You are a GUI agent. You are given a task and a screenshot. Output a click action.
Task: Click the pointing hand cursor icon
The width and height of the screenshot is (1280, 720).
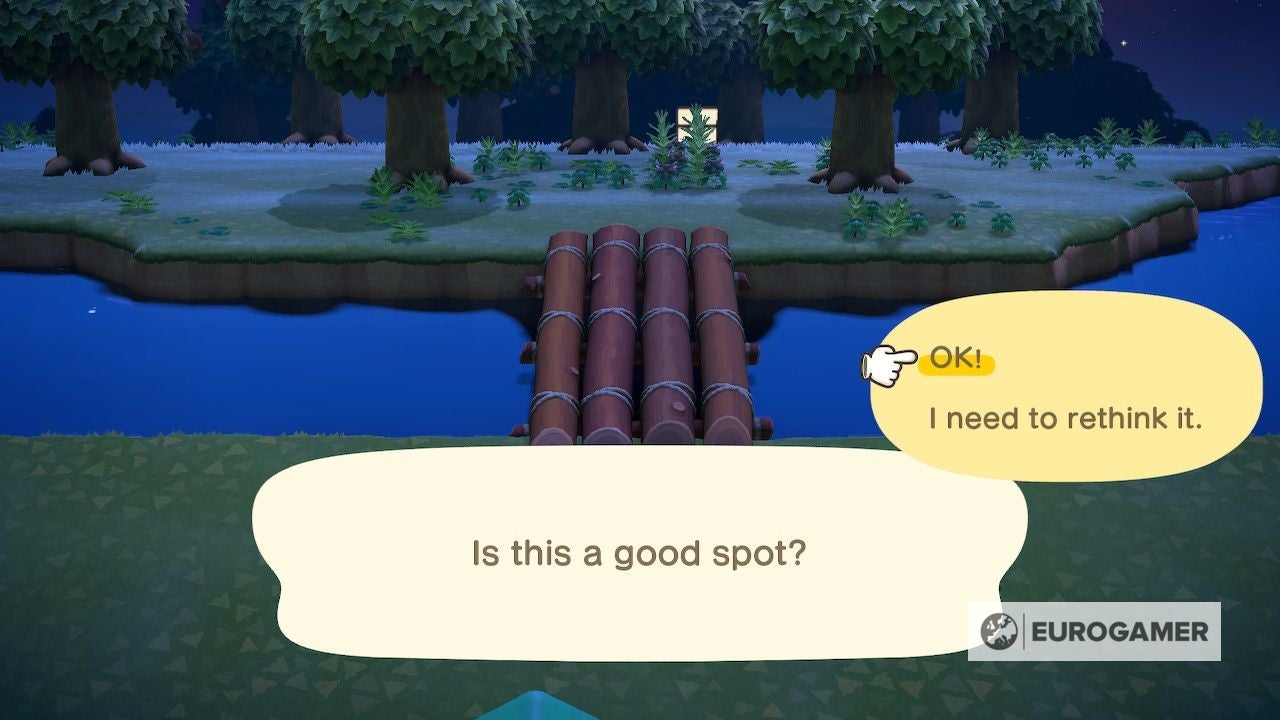pos(887,366)
